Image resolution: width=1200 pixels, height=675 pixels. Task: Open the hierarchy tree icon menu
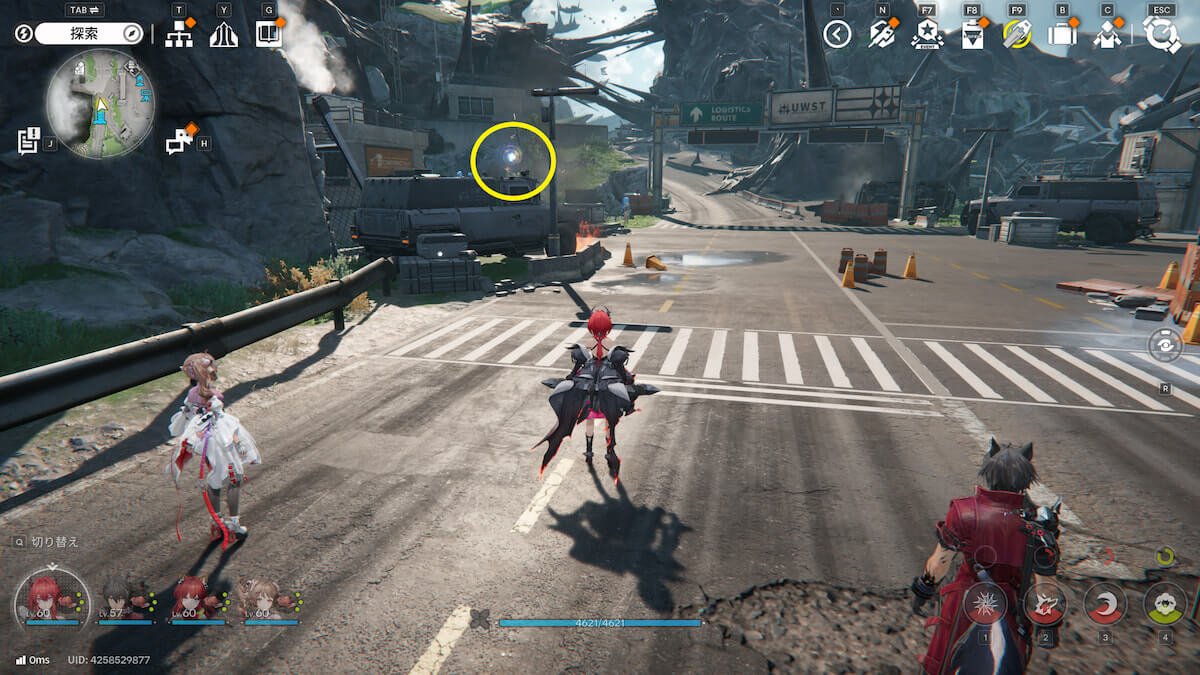click(x=179, y=34)
